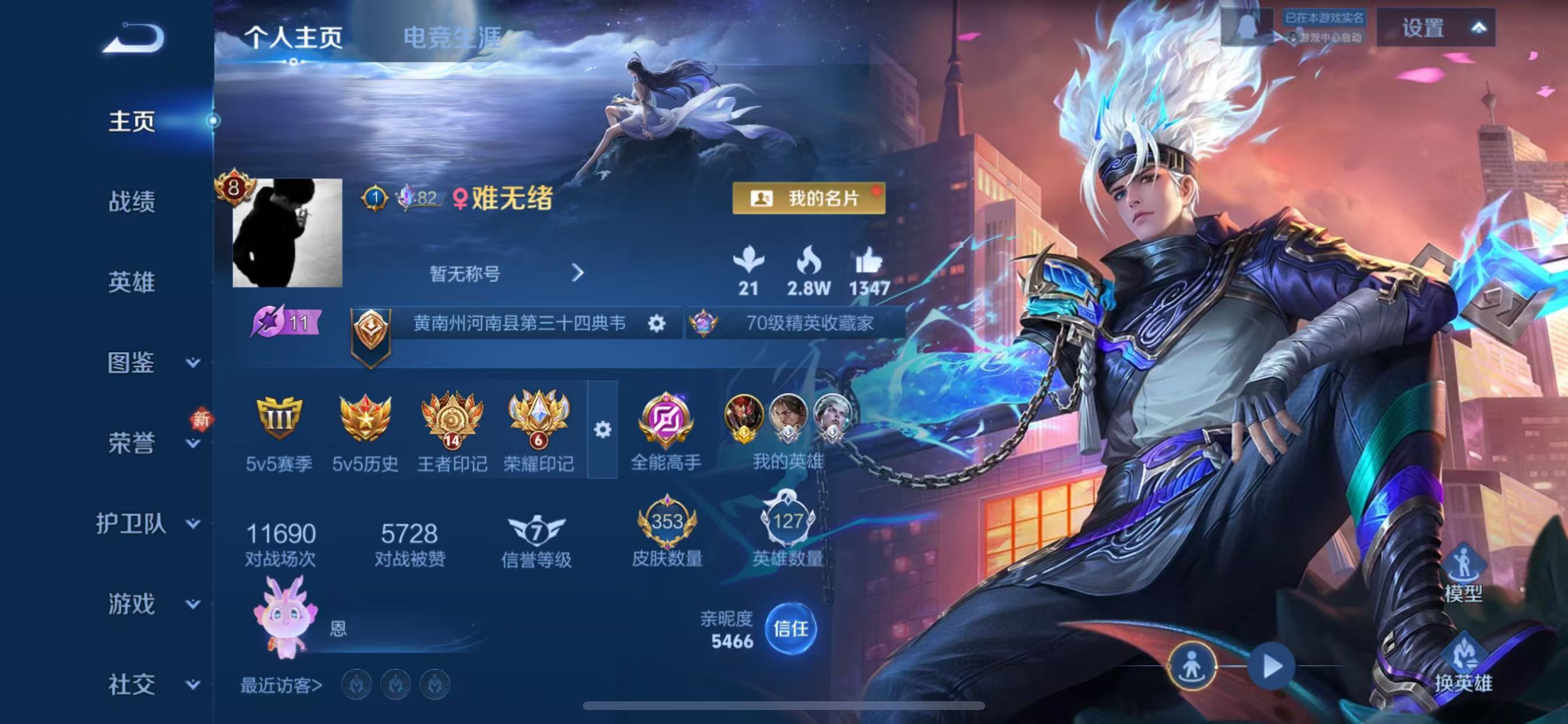Image resolution: width=1568 pixels, height=724 pixels.
Task: Open the badge display settings gear
Action: (x=602, y=430)
